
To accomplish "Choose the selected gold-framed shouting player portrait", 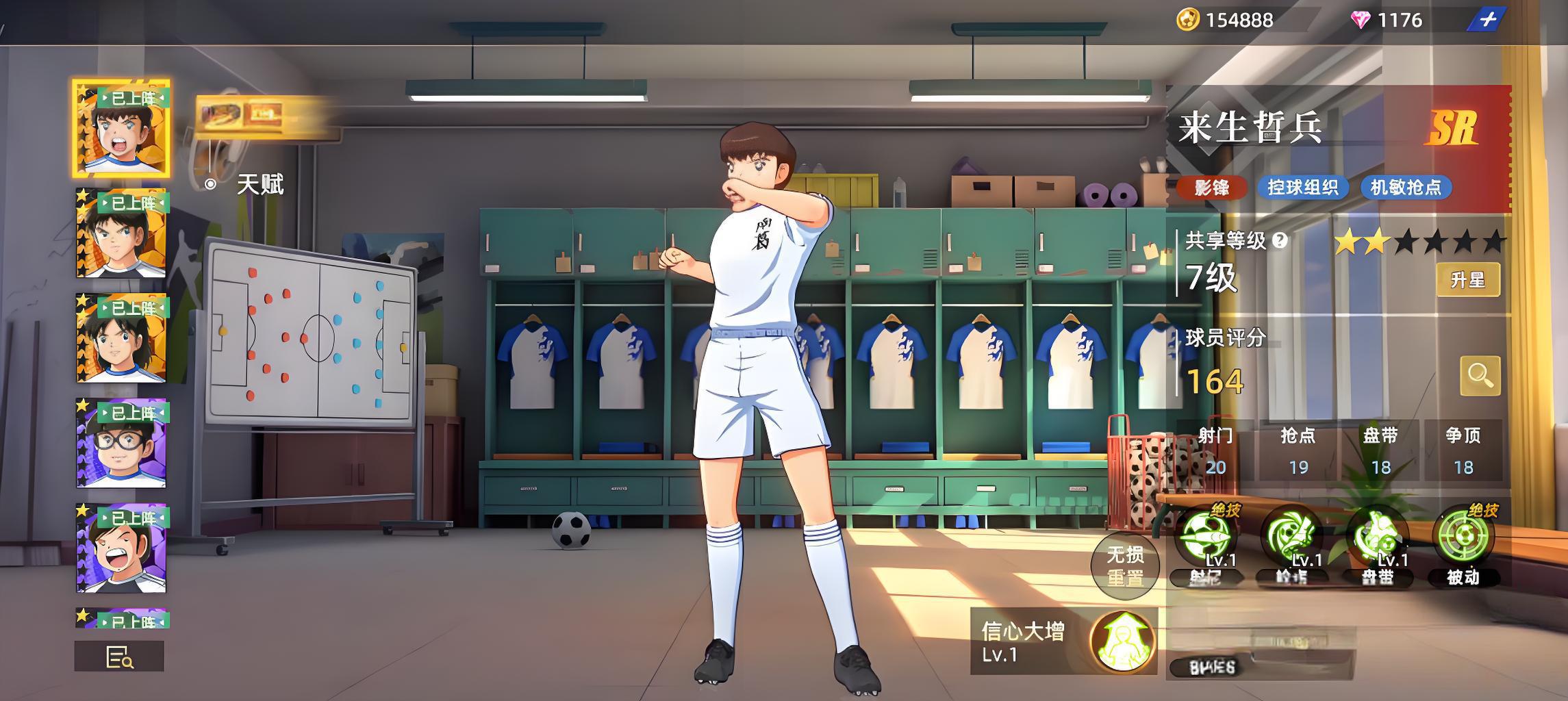I will pyautogui.click(x=121, y=128).
